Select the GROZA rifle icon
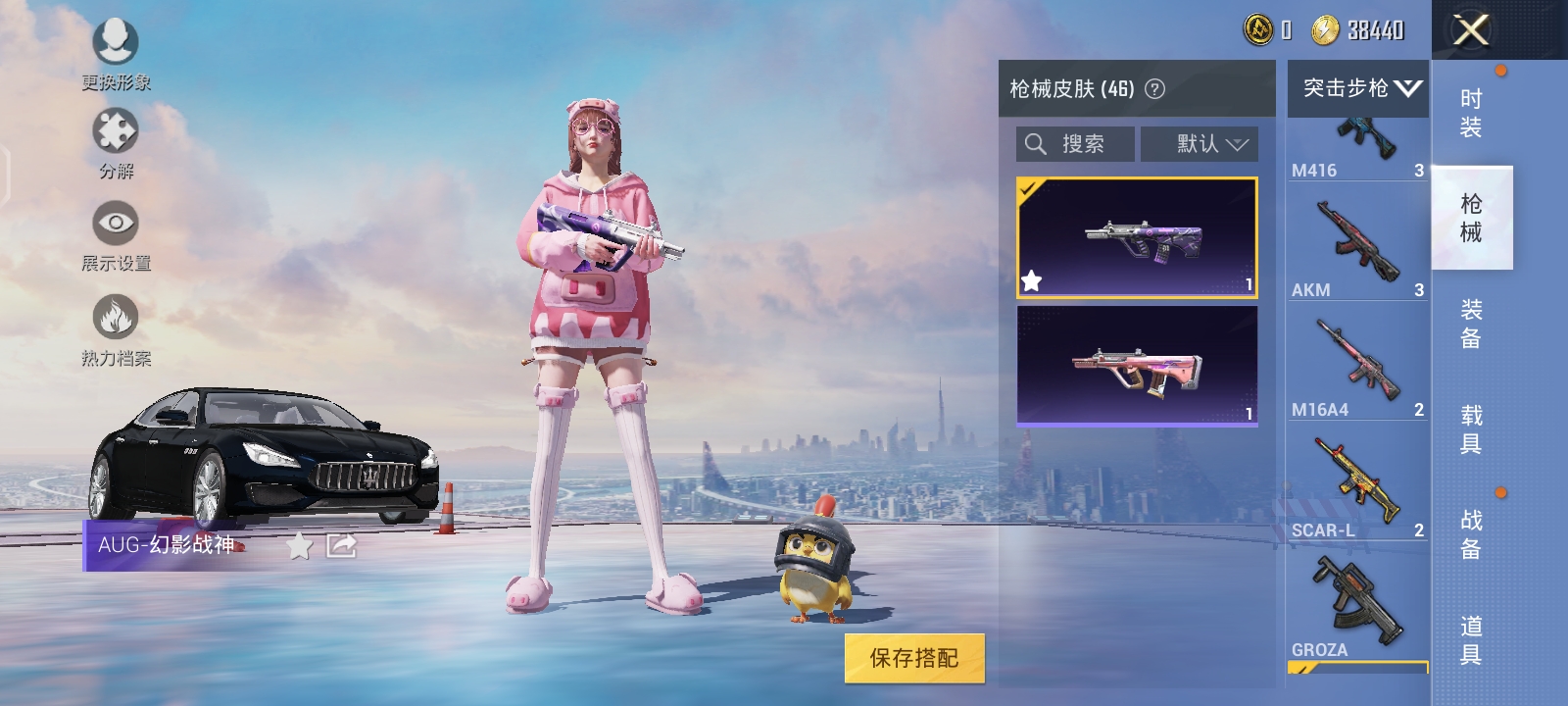This screenshot has height=706, width=1568. [1357, 599]
